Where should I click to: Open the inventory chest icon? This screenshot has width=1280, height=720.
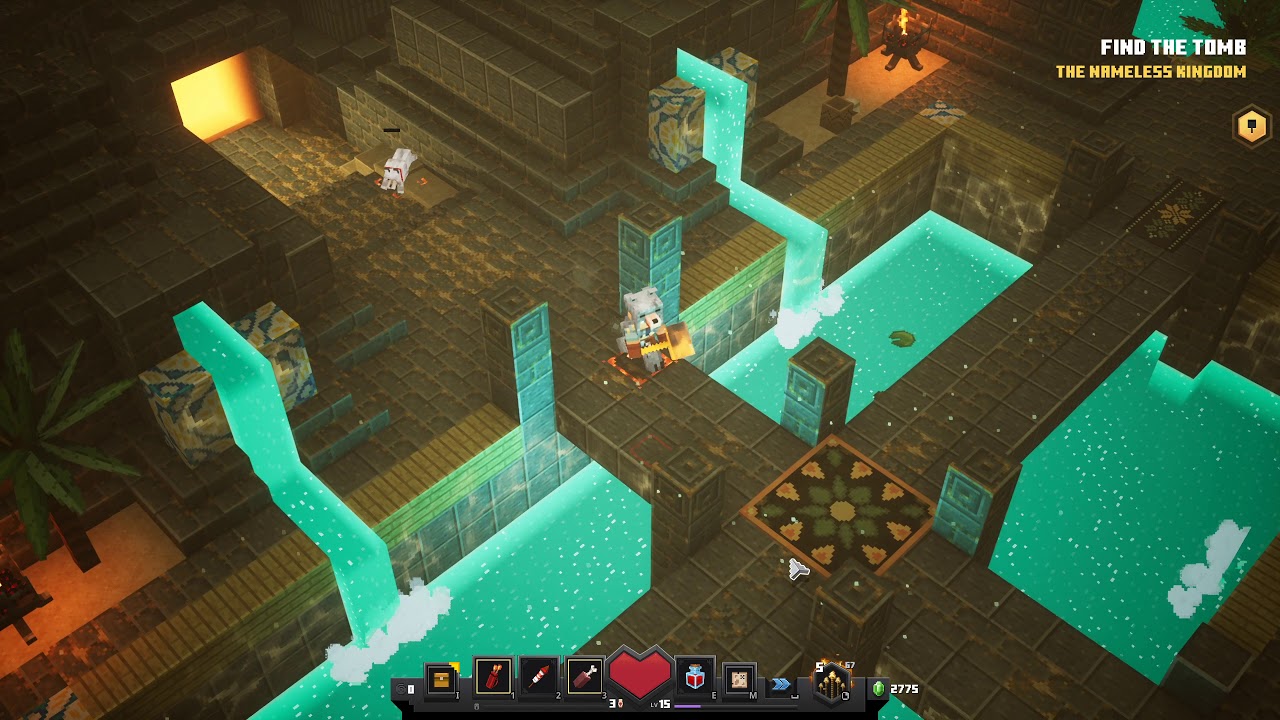pyautogui.click(x=440, y=679)
